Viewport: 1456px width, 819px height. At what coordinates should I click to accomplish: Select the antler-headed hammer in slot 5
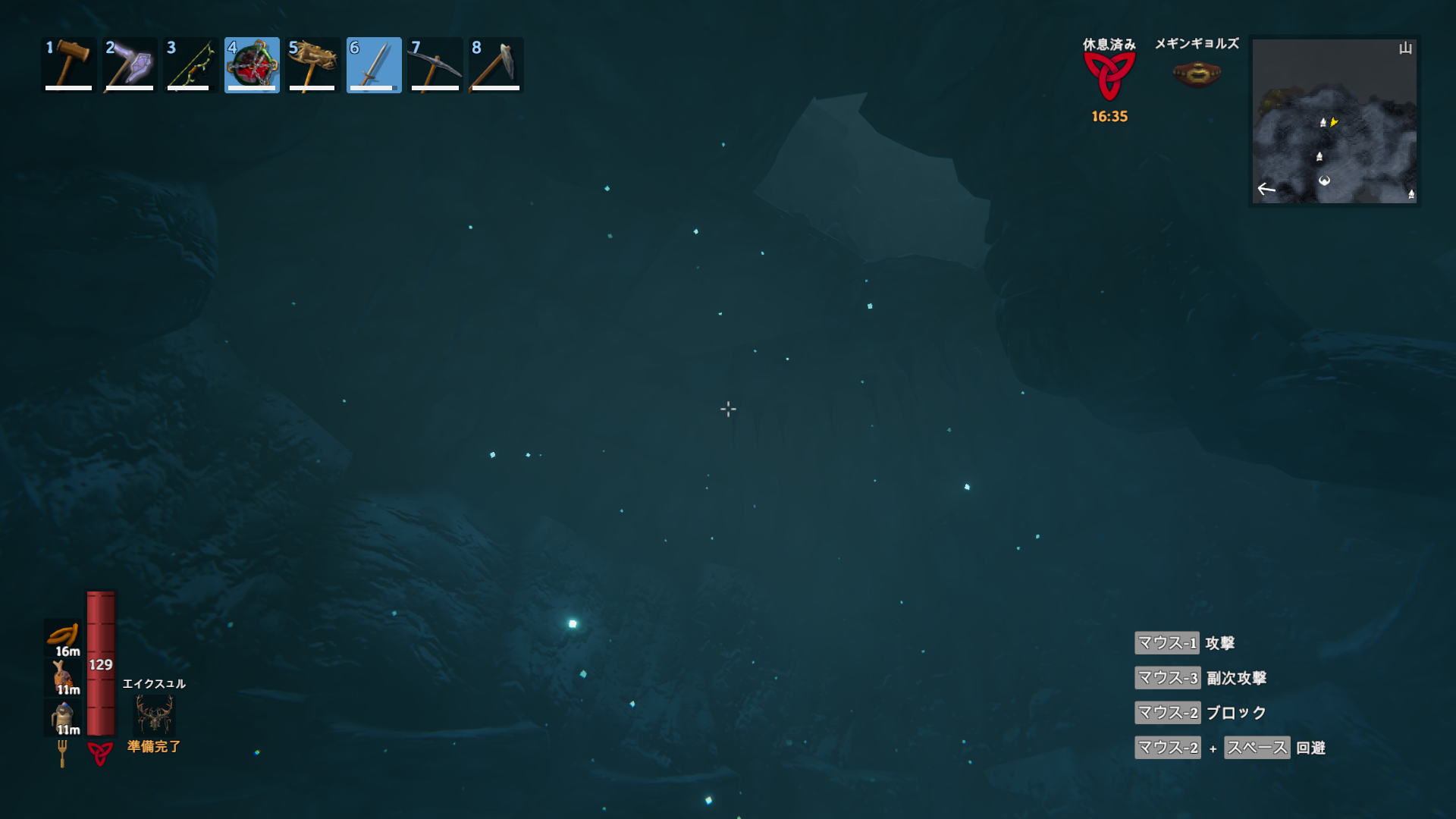(312, 65)
